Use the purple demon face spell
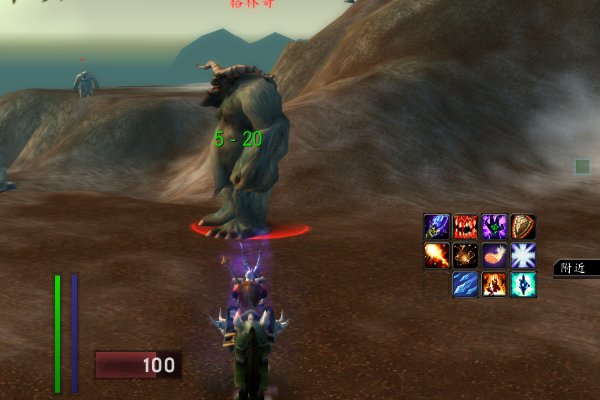The width and height of the screenshot is (600, 400). (494, 226)
